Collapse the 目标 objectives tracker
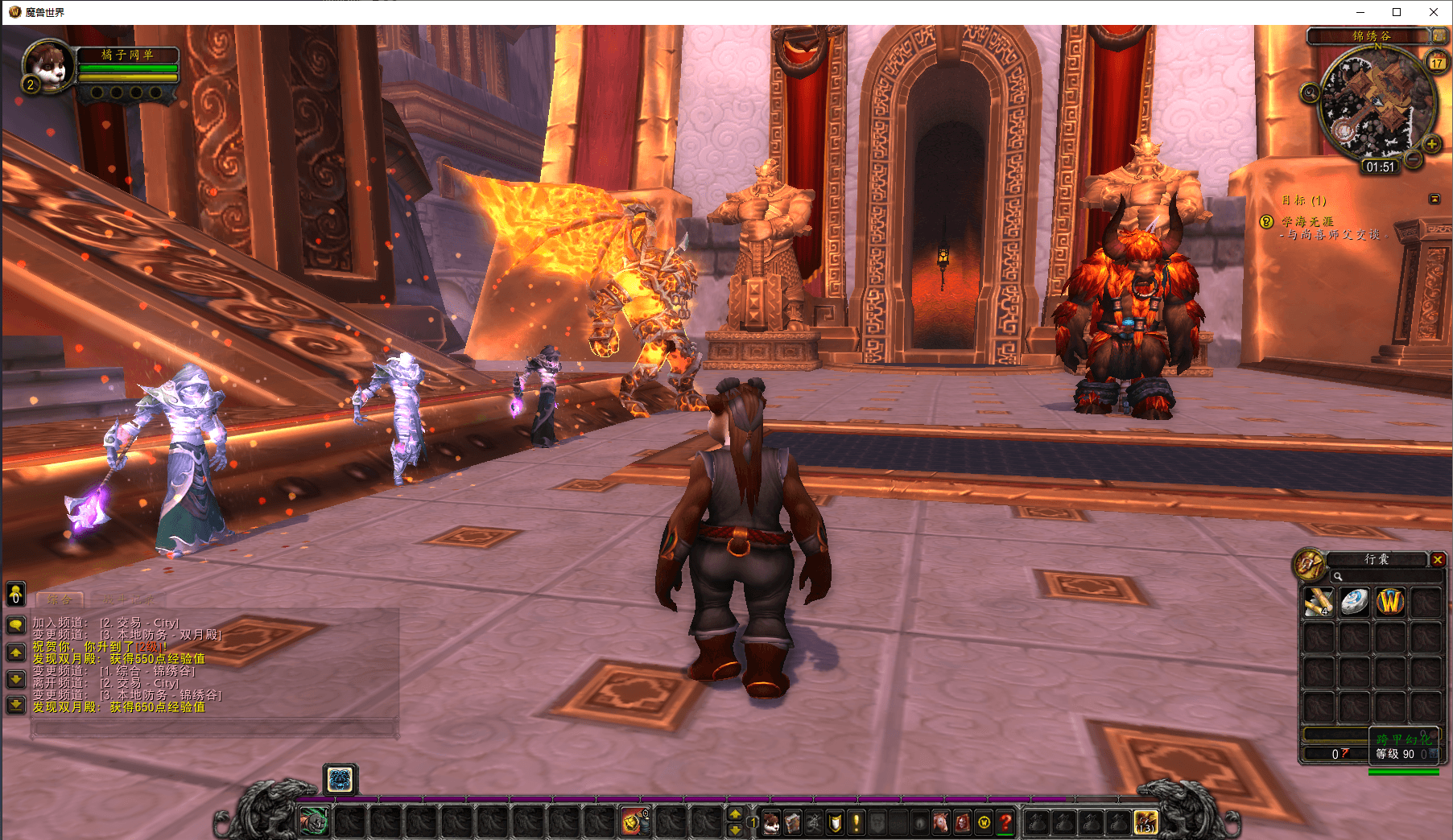Image resolution: width=1453 pixels, height=840 pixels. pos(1434,199)
